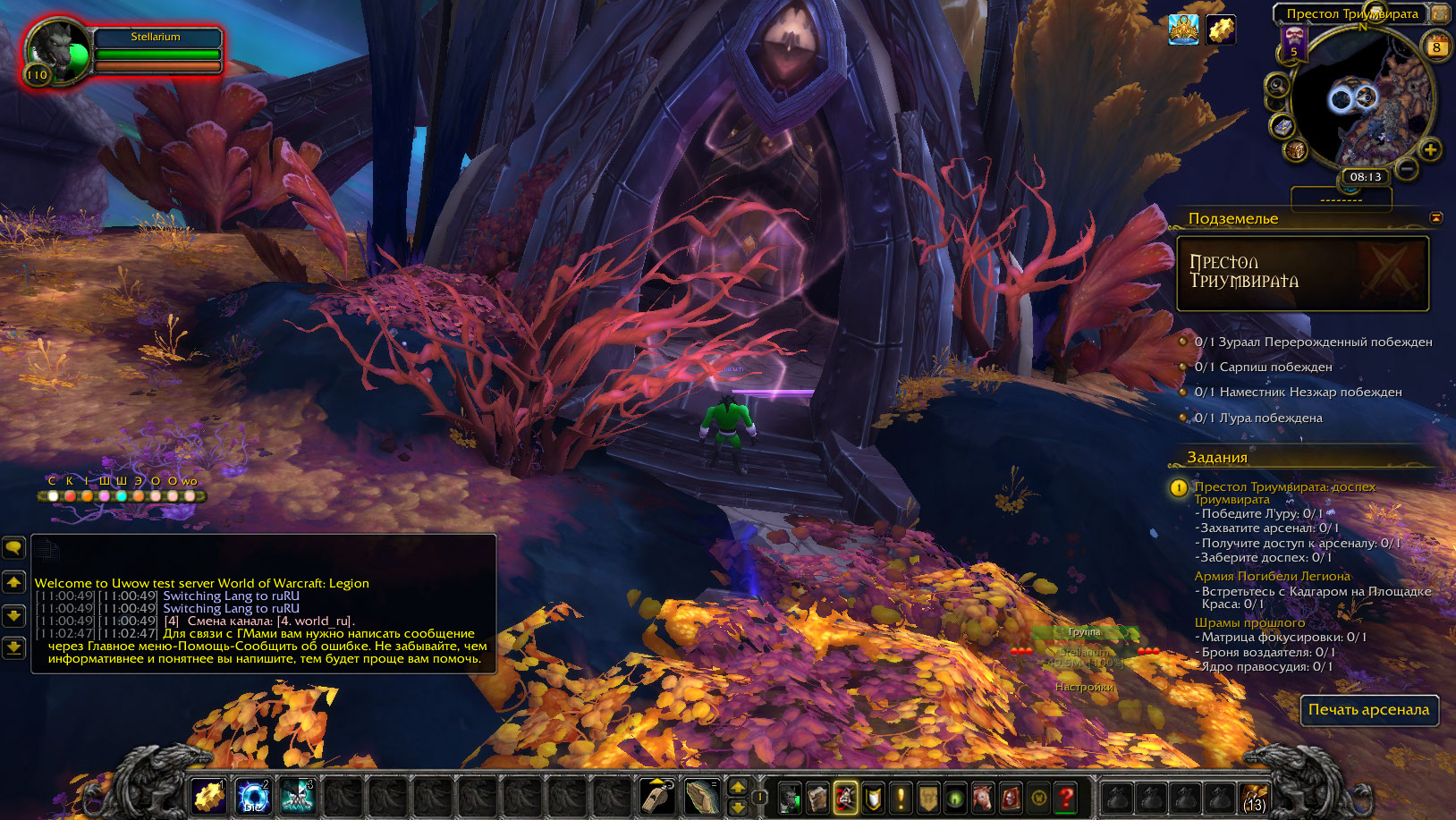The image size is (1456, 820).
Task: Zoom out the minimap with the minus button
Action: tap(1407, 167)
